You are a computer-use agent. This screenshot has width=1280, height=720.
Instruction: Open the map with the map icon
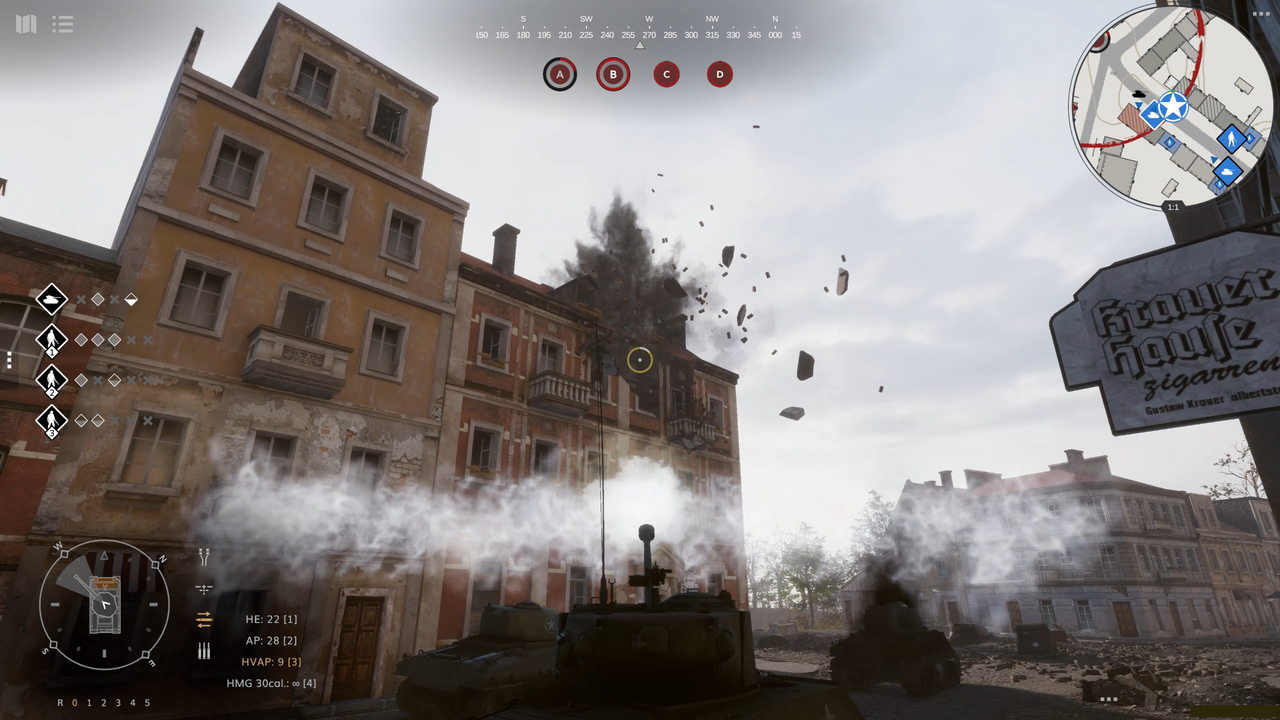26,24
